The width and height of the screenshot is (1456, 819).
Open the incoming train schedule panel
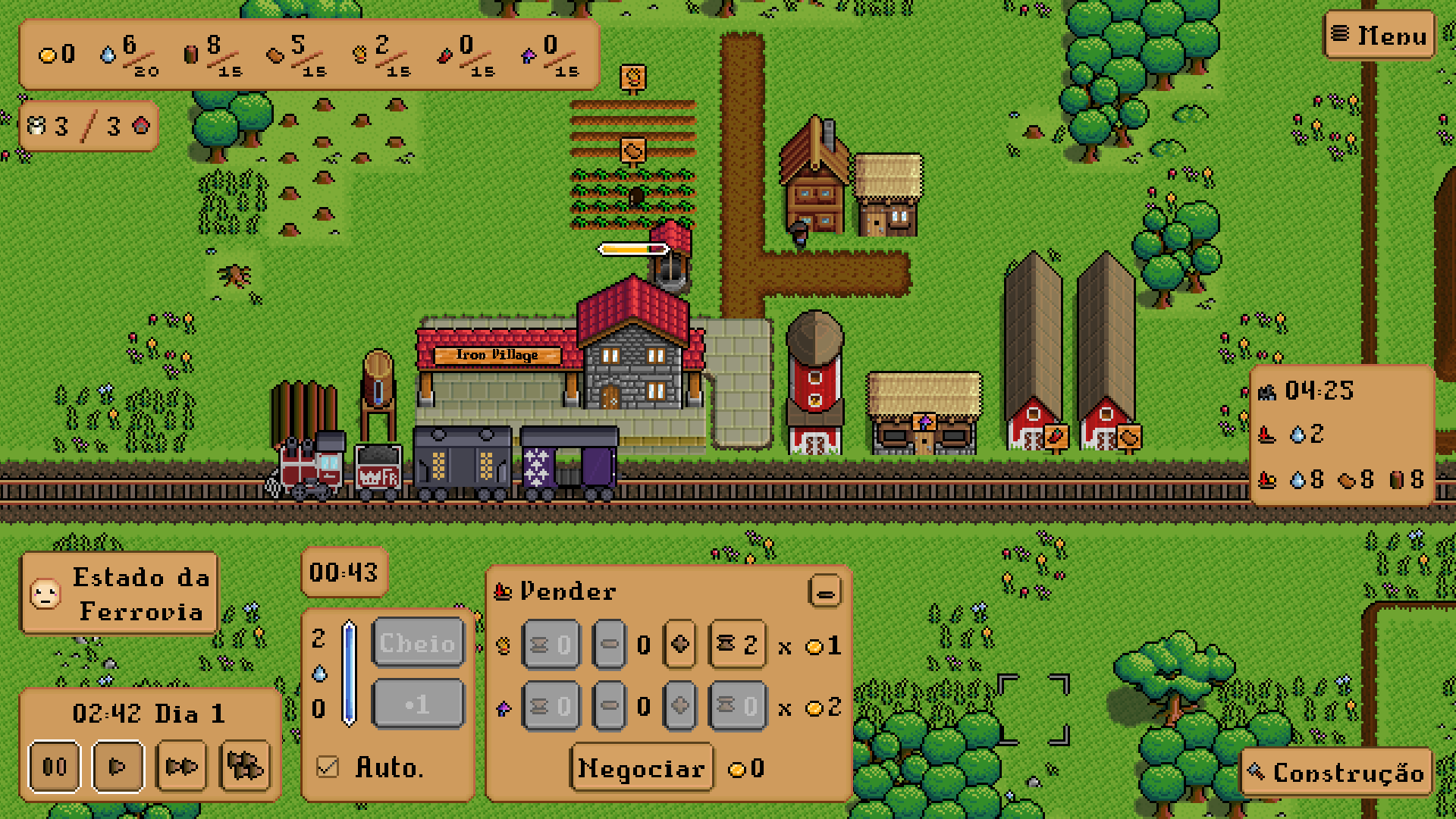click(x=1341, y=435)
